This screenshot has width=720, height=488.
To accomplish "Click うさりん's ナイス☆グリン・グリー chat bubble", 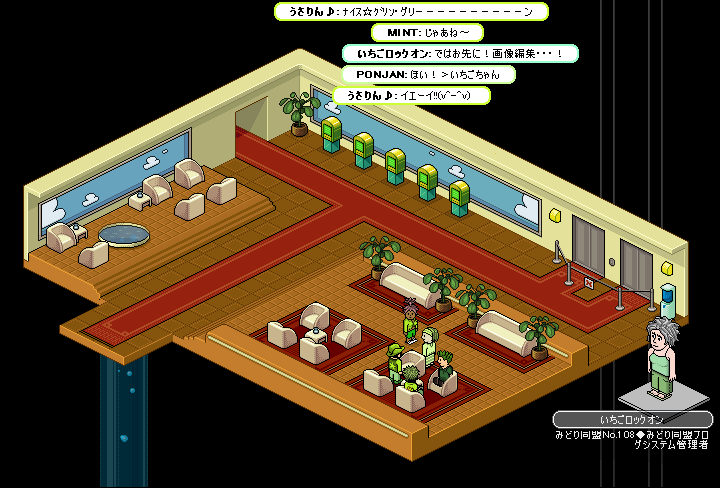I will coord(410,12).
